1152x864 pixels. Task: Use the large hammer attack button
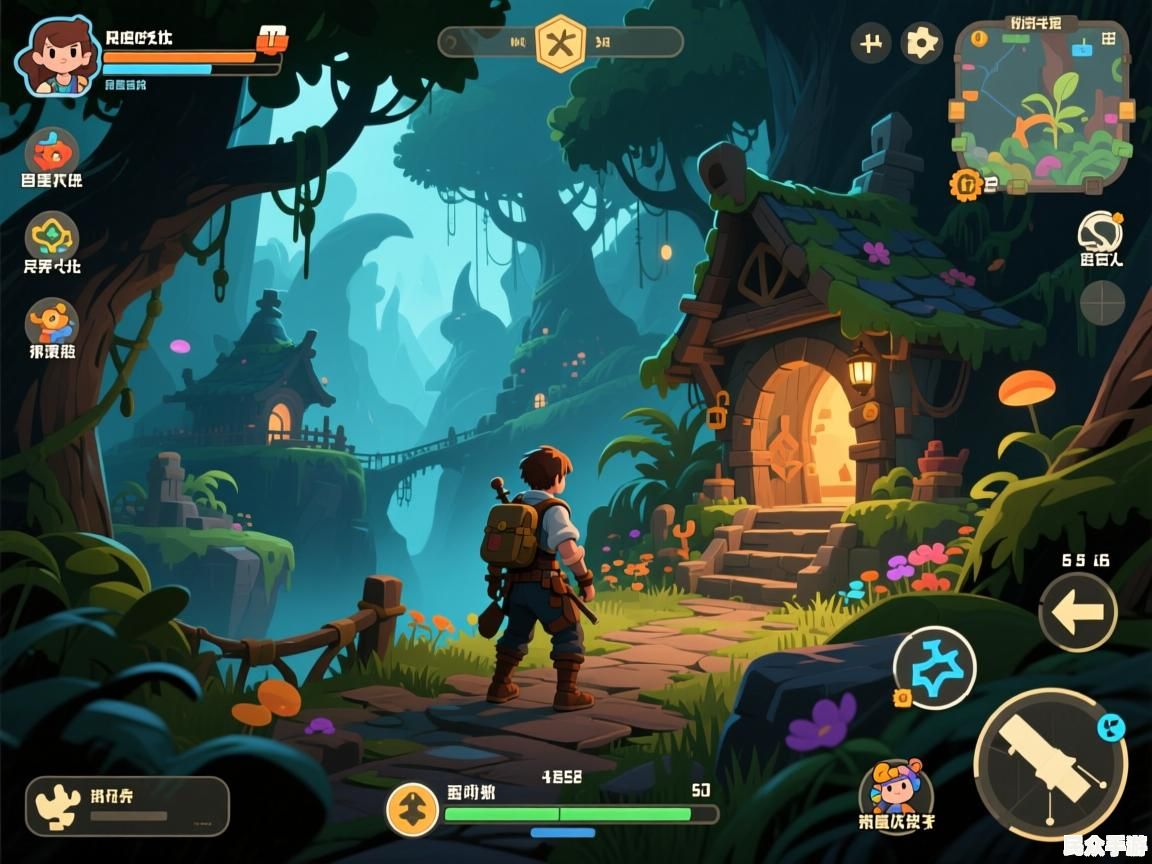coord(1050,765)
